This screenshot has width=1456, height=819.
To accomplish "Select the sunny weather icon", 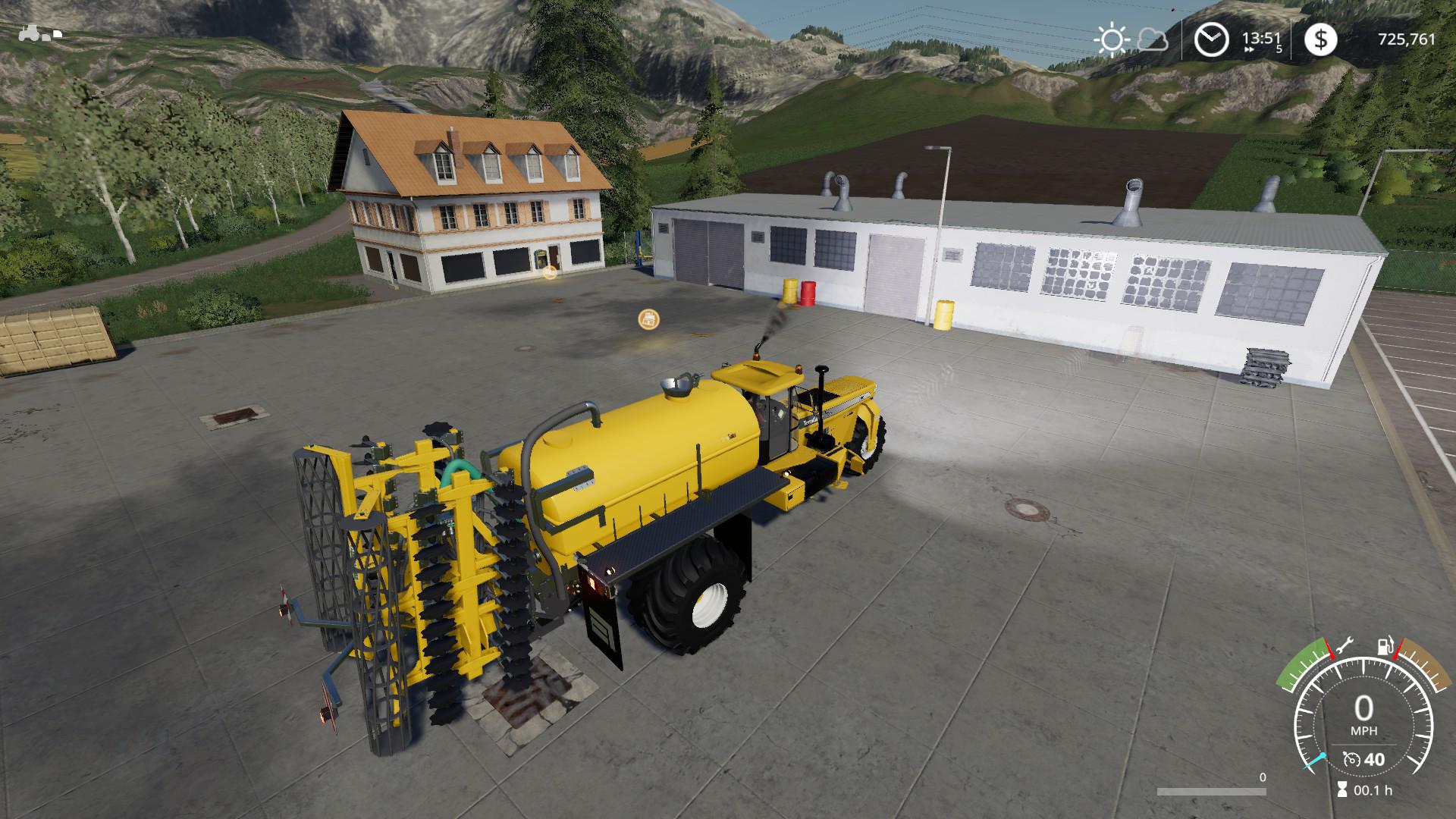I will click(1112, 39).
